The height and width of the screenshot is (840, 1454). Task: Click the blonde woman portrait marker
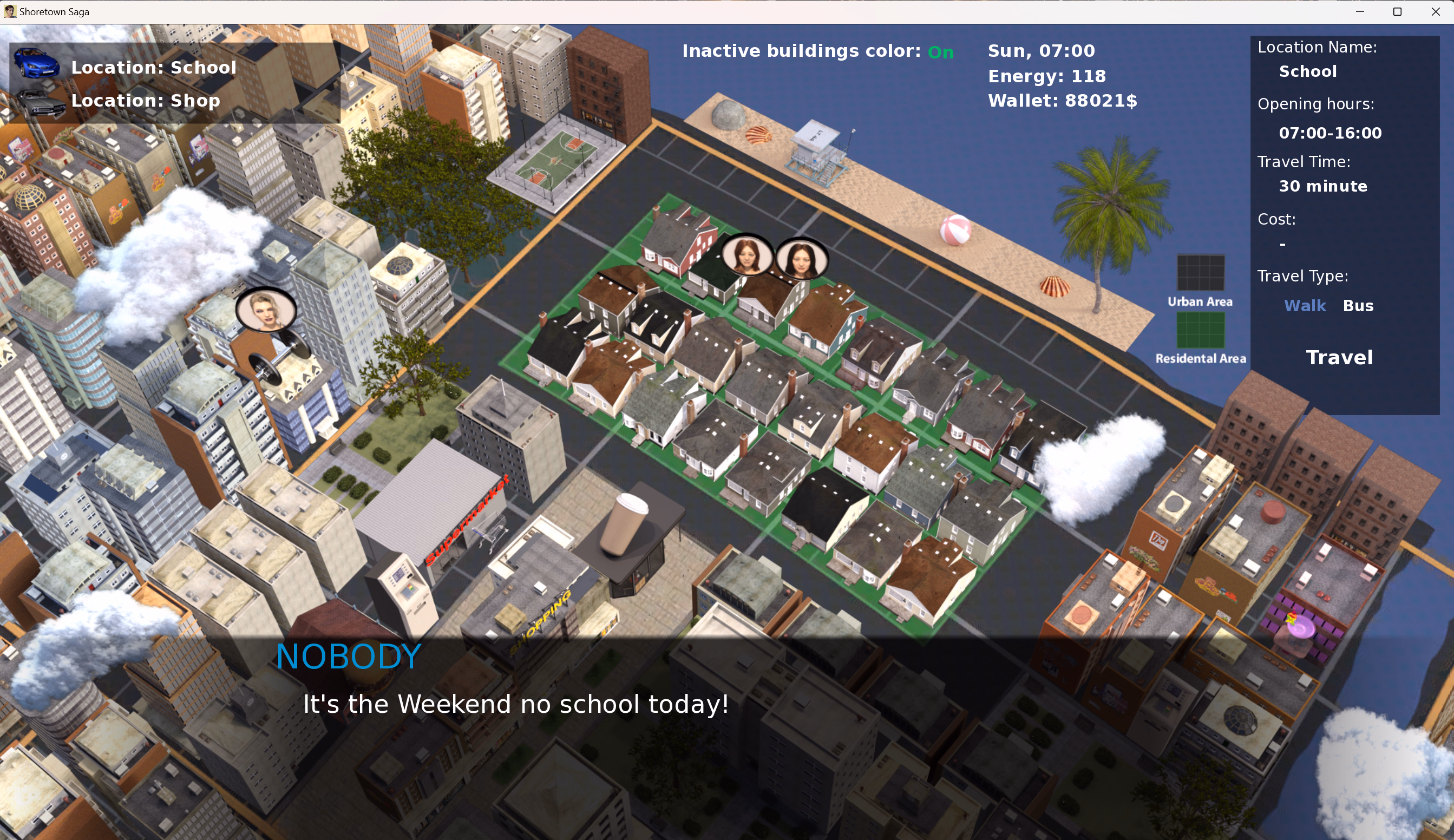pyautogui.click(x=266, y=310)
